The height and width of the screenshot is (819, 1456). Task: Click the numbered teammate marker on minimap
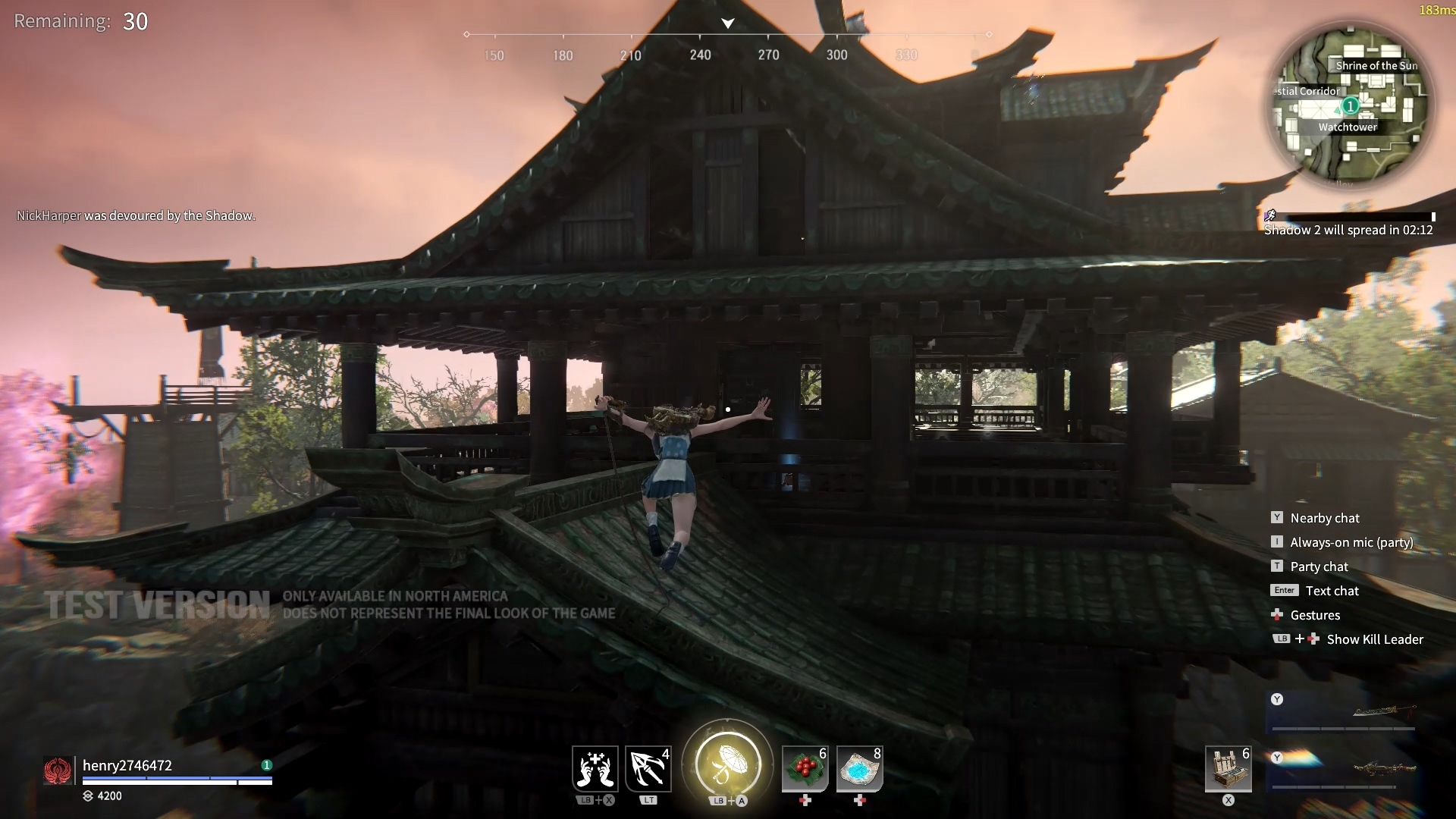(x=1350, y=105)
